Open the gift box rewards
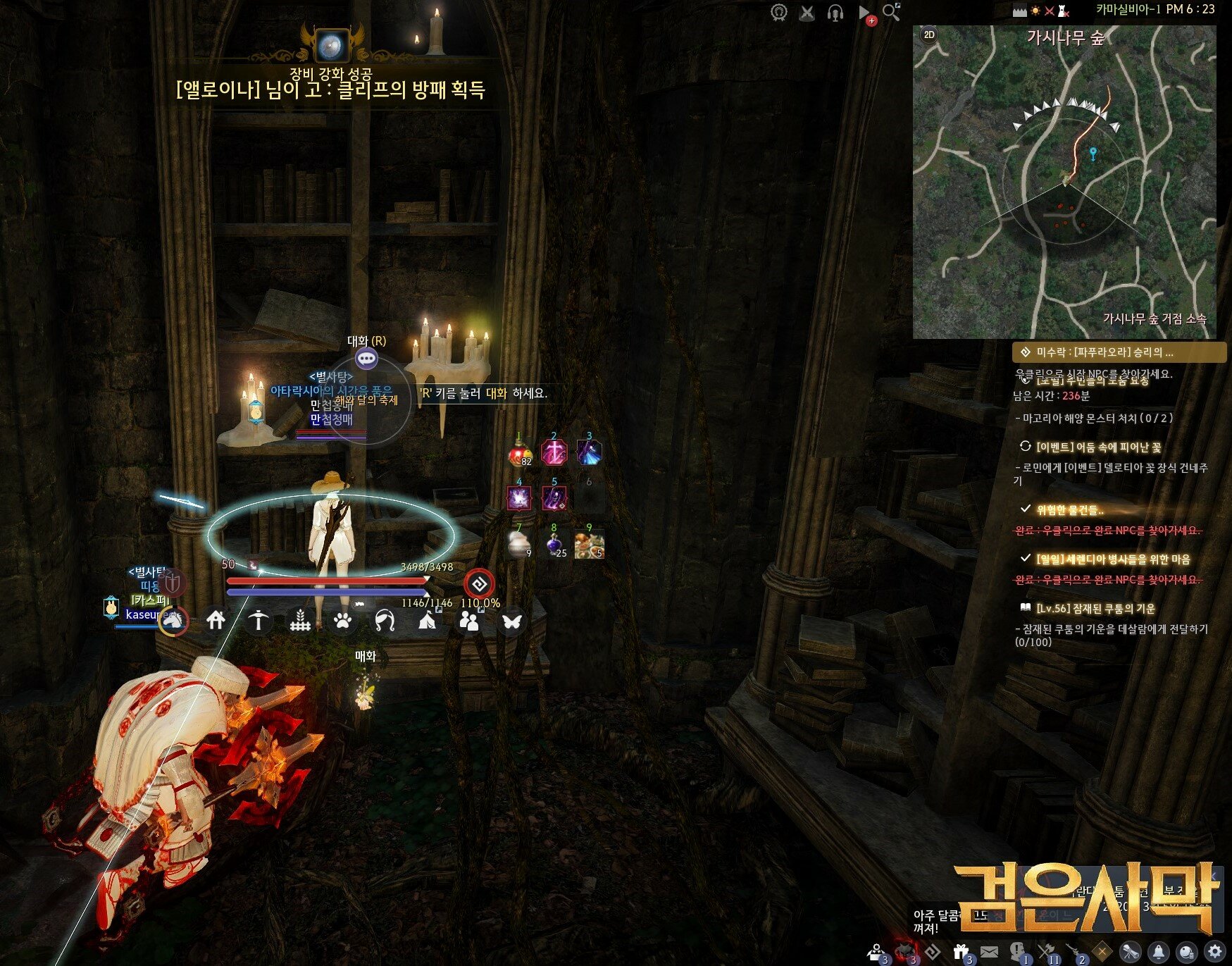This screenshot has height=966, width=1232. coord(961,951)
